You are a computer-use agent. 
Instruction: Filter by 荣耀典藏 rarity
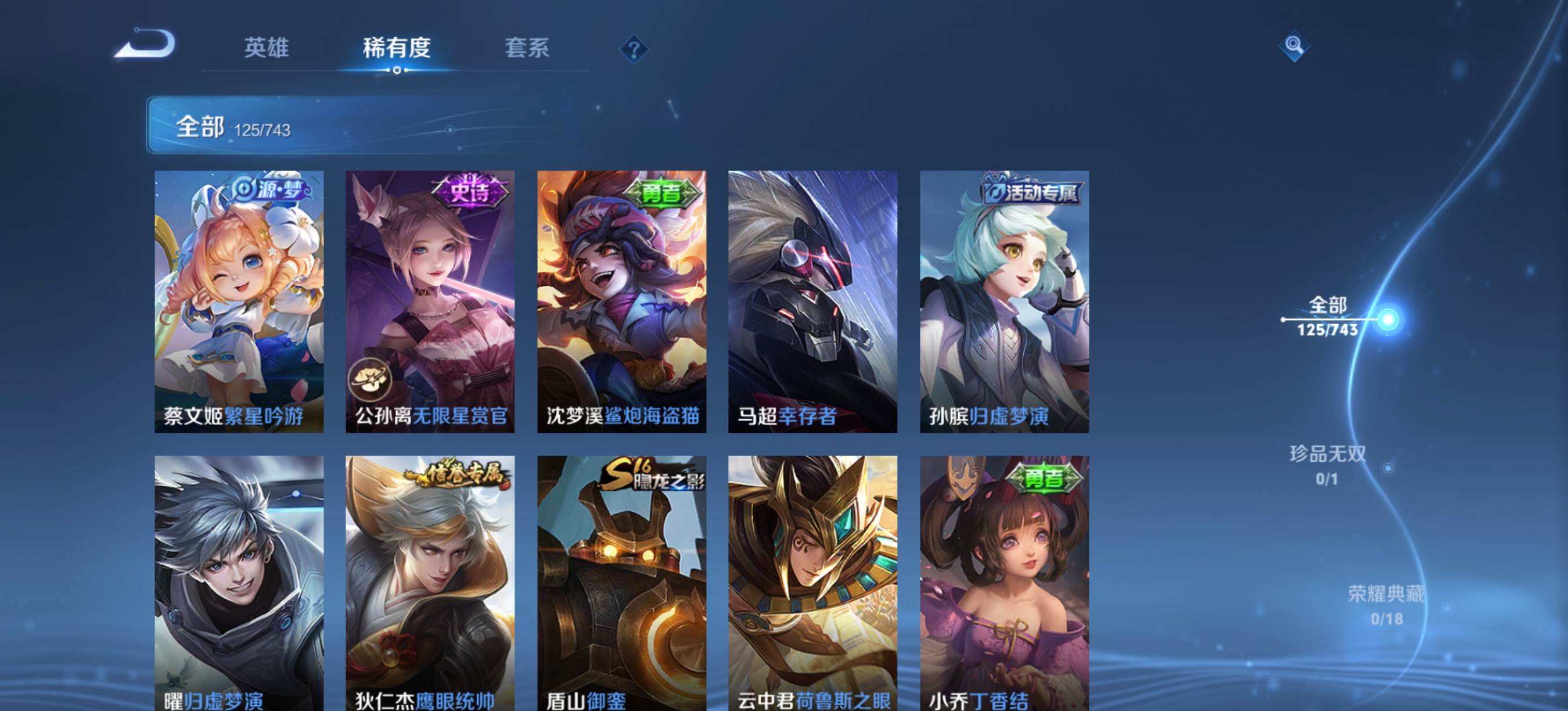coord(1387,605)
